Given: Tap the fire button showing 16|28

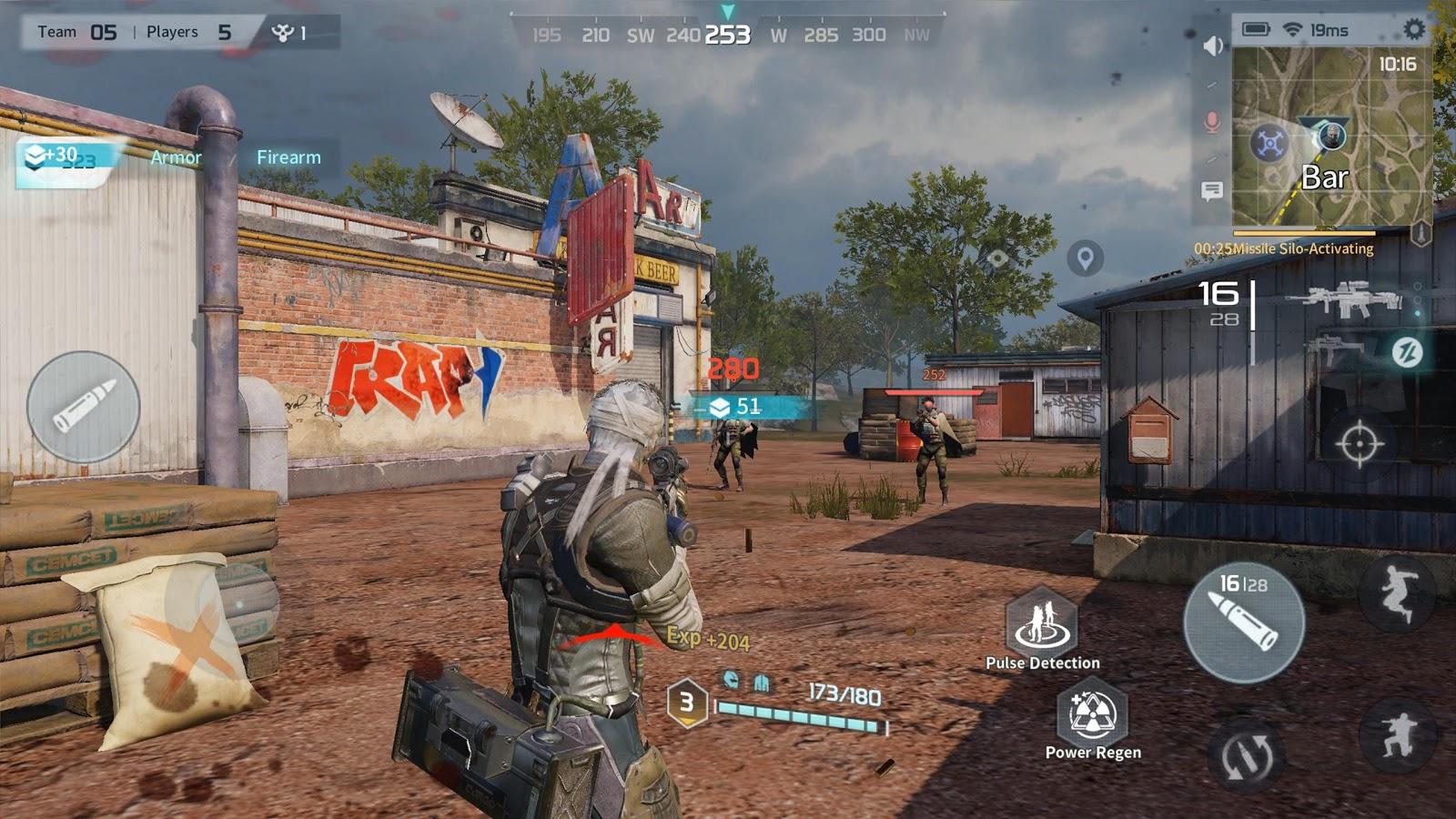Looking at the screenshot, I should tap(1244, 622).
